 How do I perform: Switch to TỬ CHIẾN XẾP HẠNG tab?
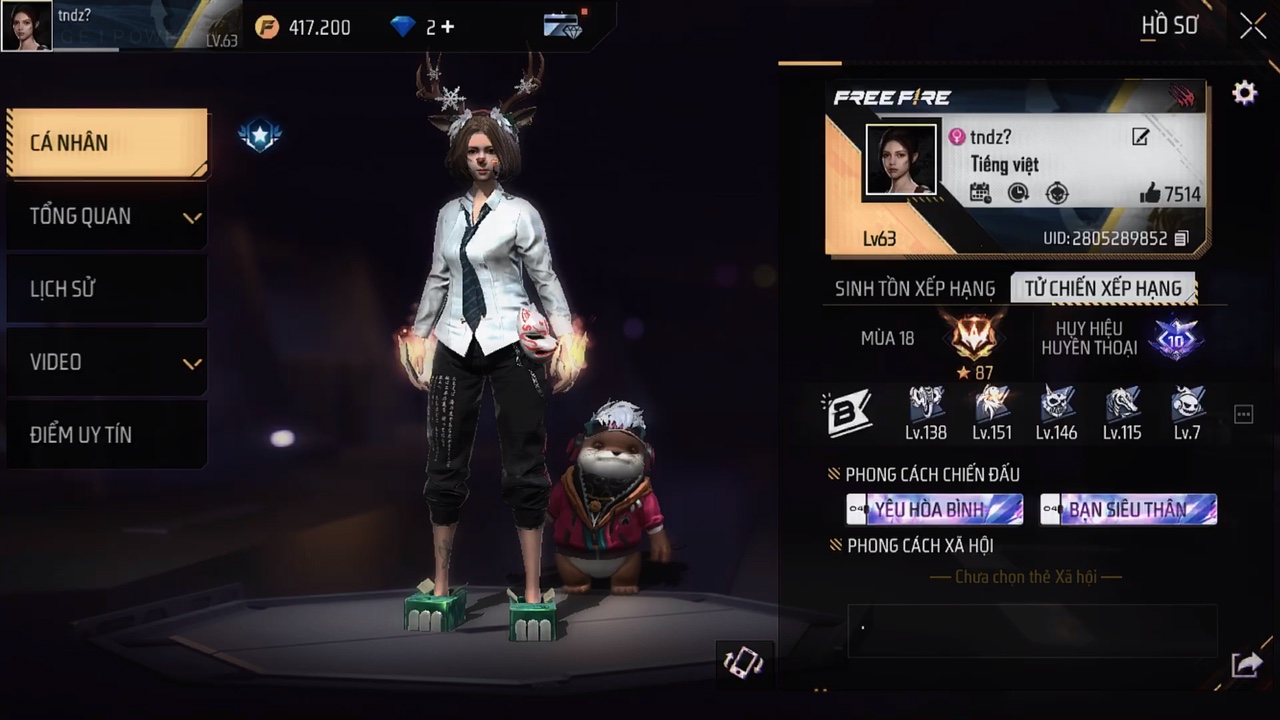pyautogui.click(x=1103, y=289)
